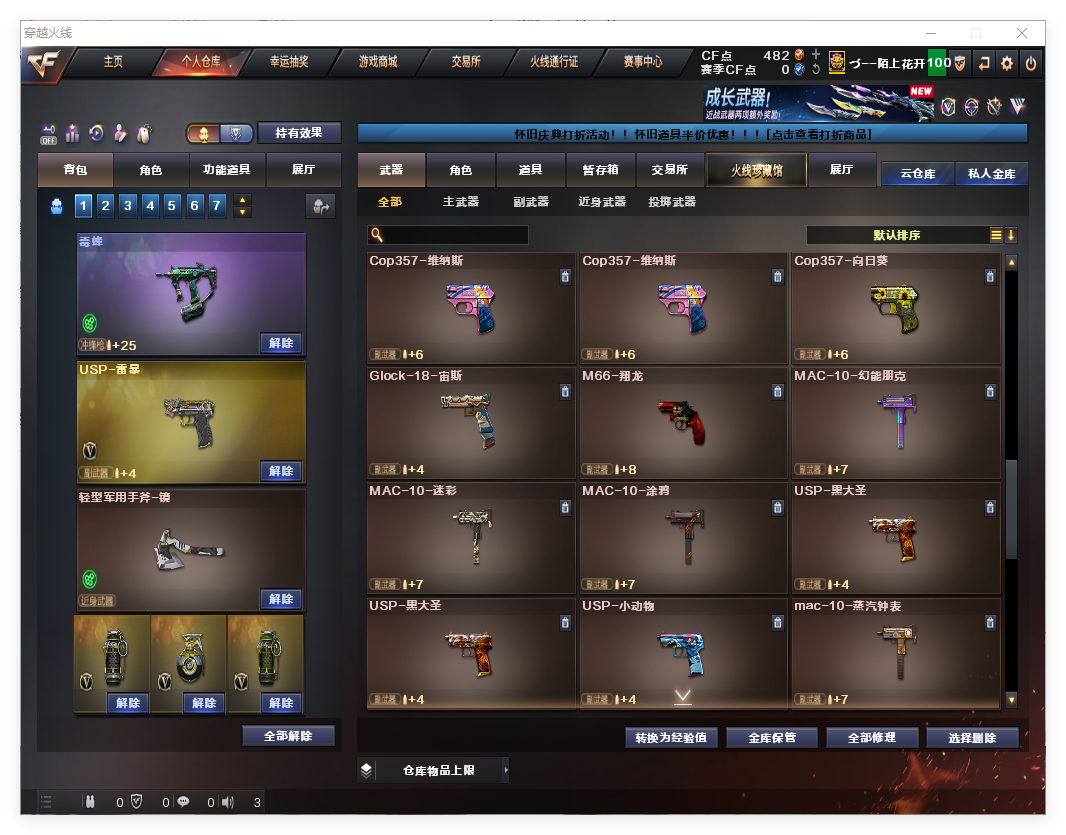Show 近身武器 melee weapons
The height and width of the screenshot is (835, 1066).
coord(602,202)
